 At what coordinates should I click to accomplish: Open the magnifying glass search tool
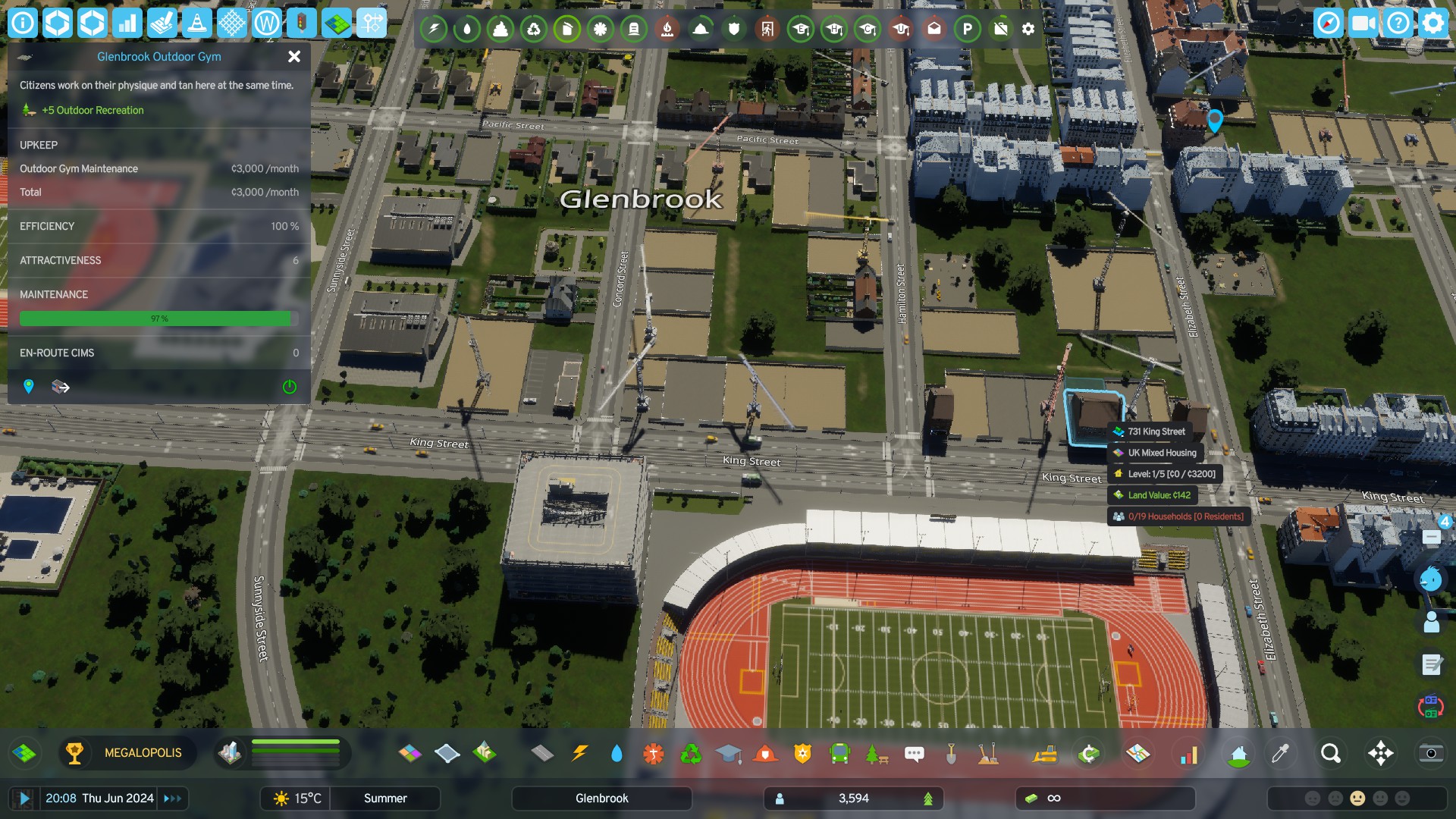point(1331,753)
